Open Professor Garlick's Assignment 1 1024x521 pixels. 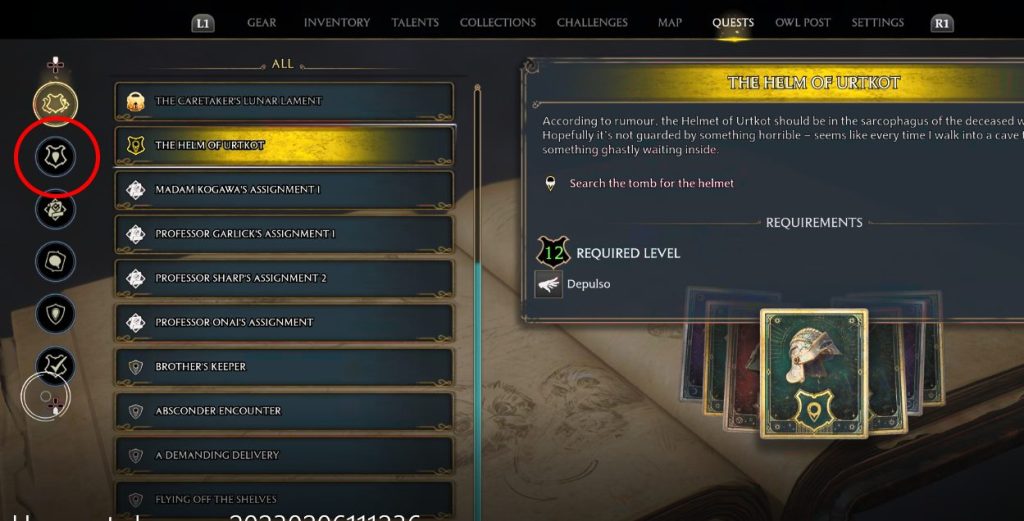284,234
